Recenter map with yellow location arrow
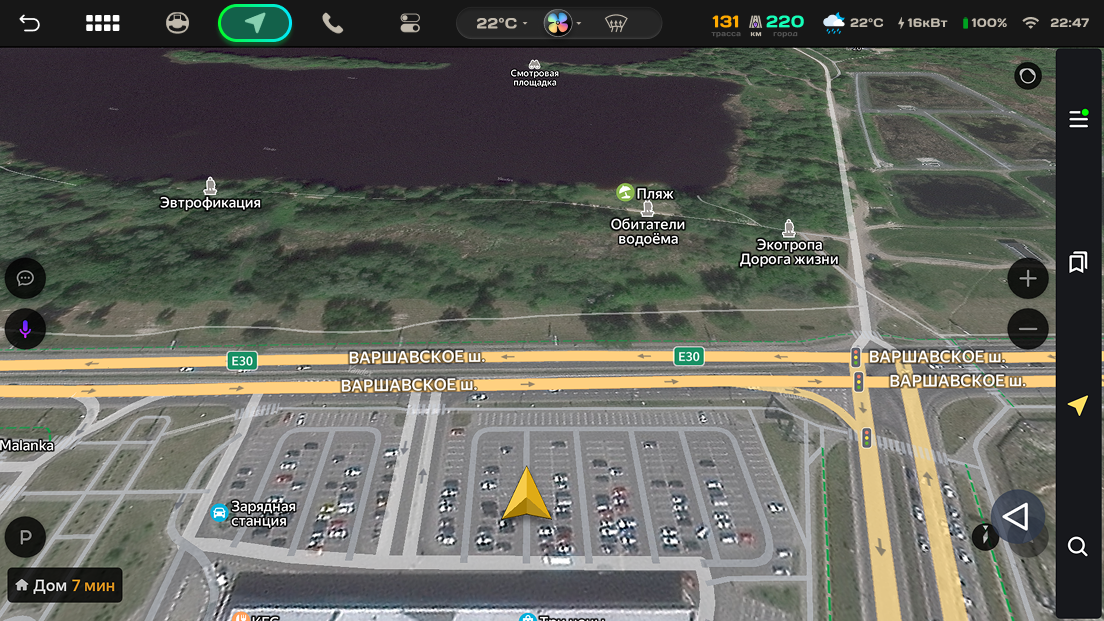The width and height of the screenshot is (1104, 621). pos(1078,405)
